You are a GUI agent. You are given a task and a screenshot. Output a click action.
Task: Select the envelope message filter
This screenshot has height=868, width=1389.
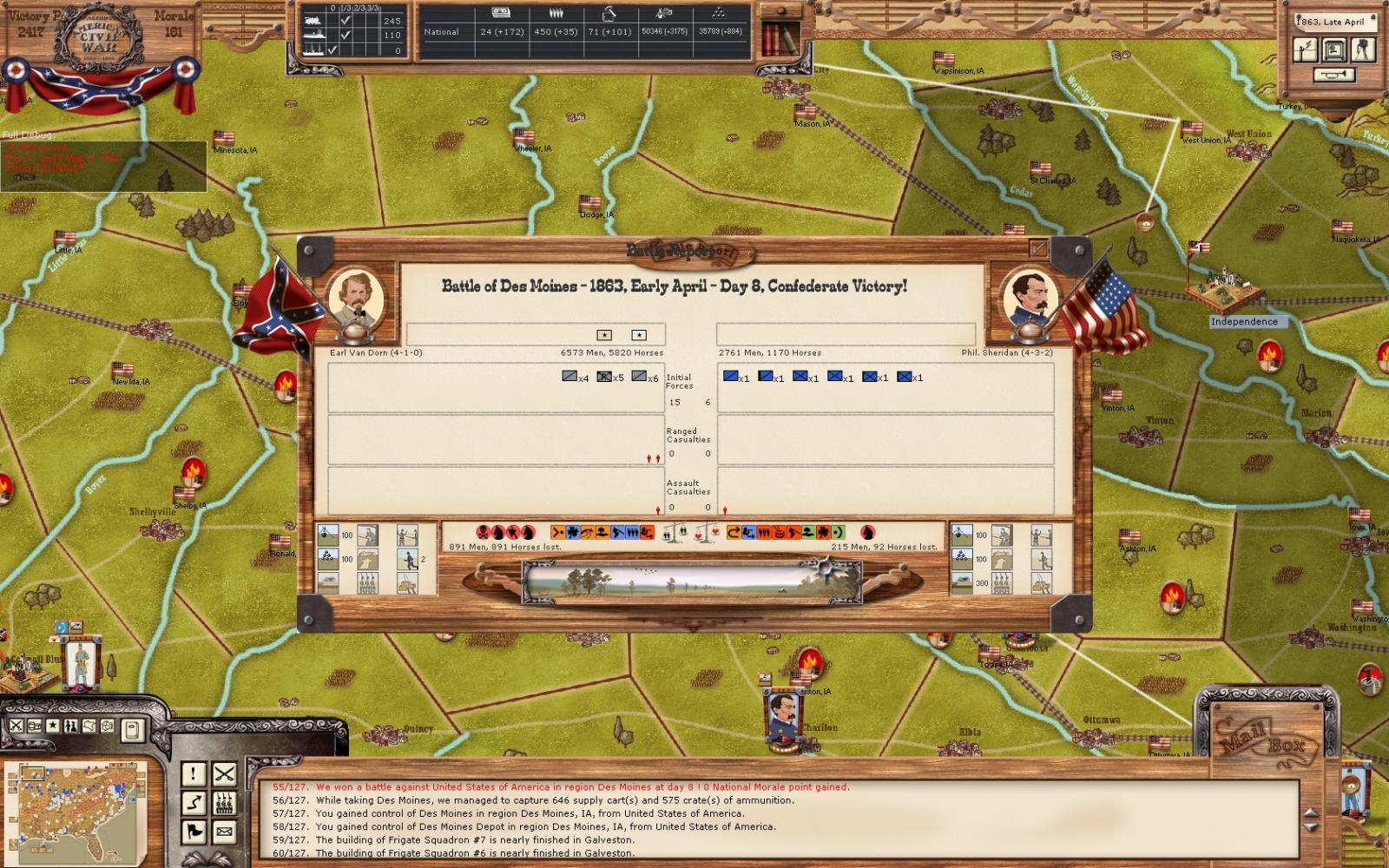click(x=224, y=832)
